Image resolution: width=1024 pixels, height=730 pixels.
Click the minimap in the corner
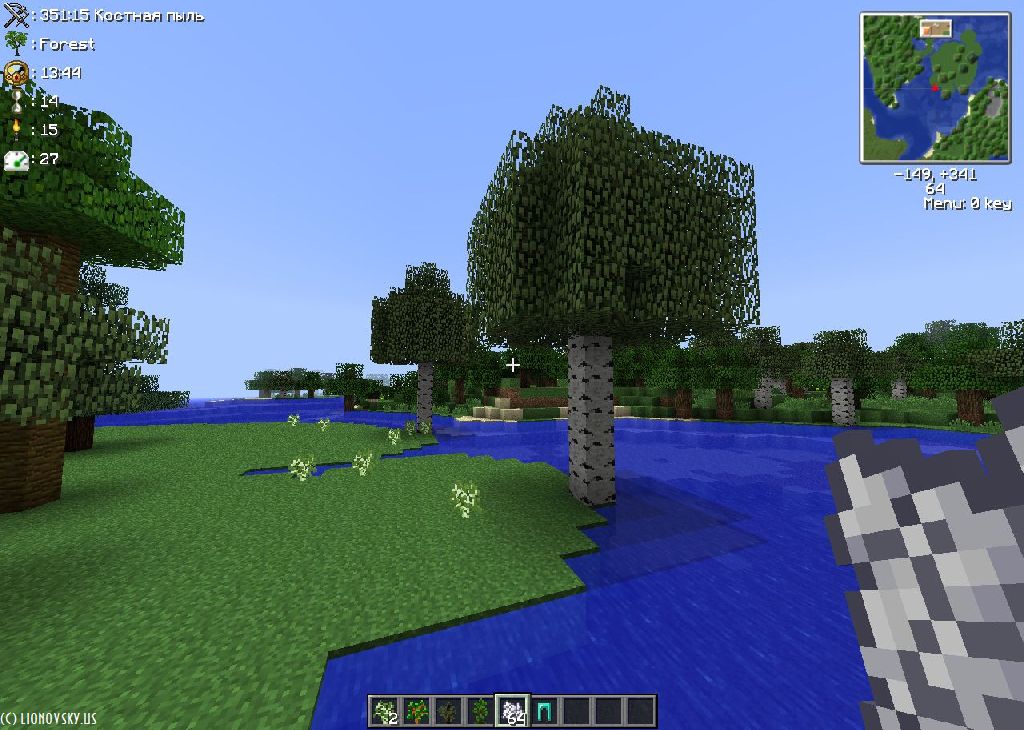[x=934, y=87]
